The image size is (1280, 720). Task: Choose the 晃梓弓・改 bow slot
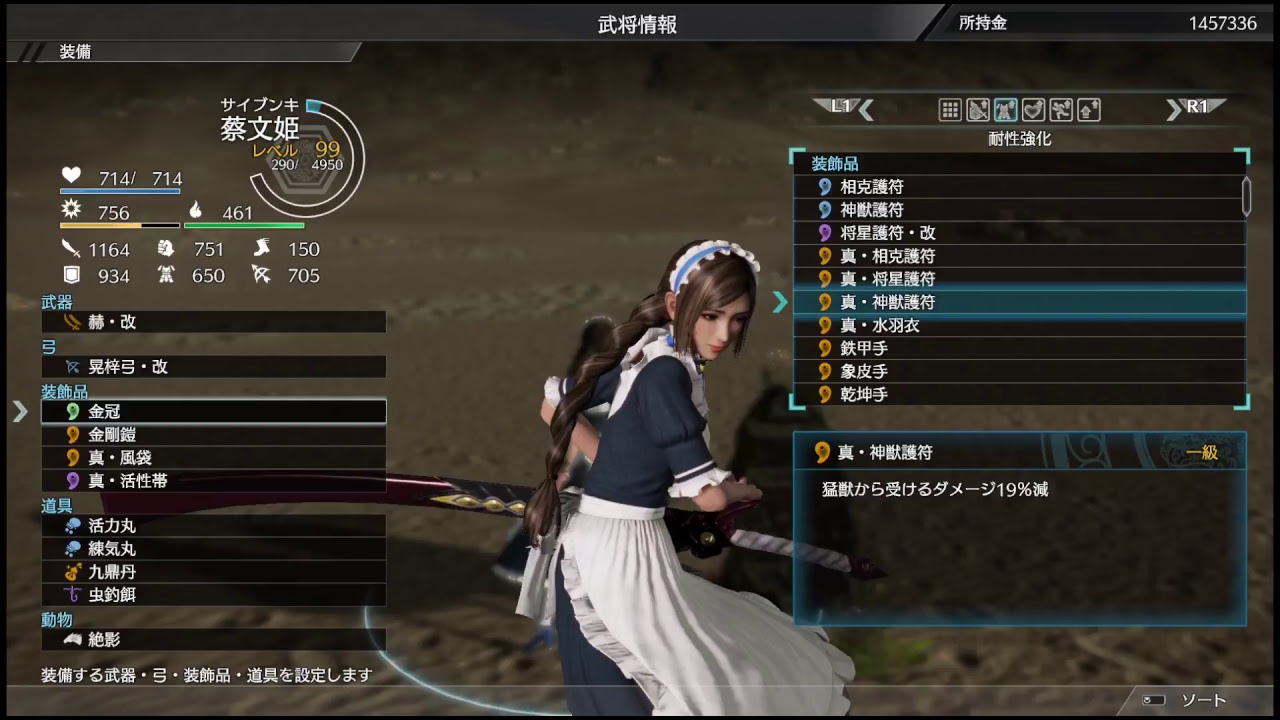point(212,367)
